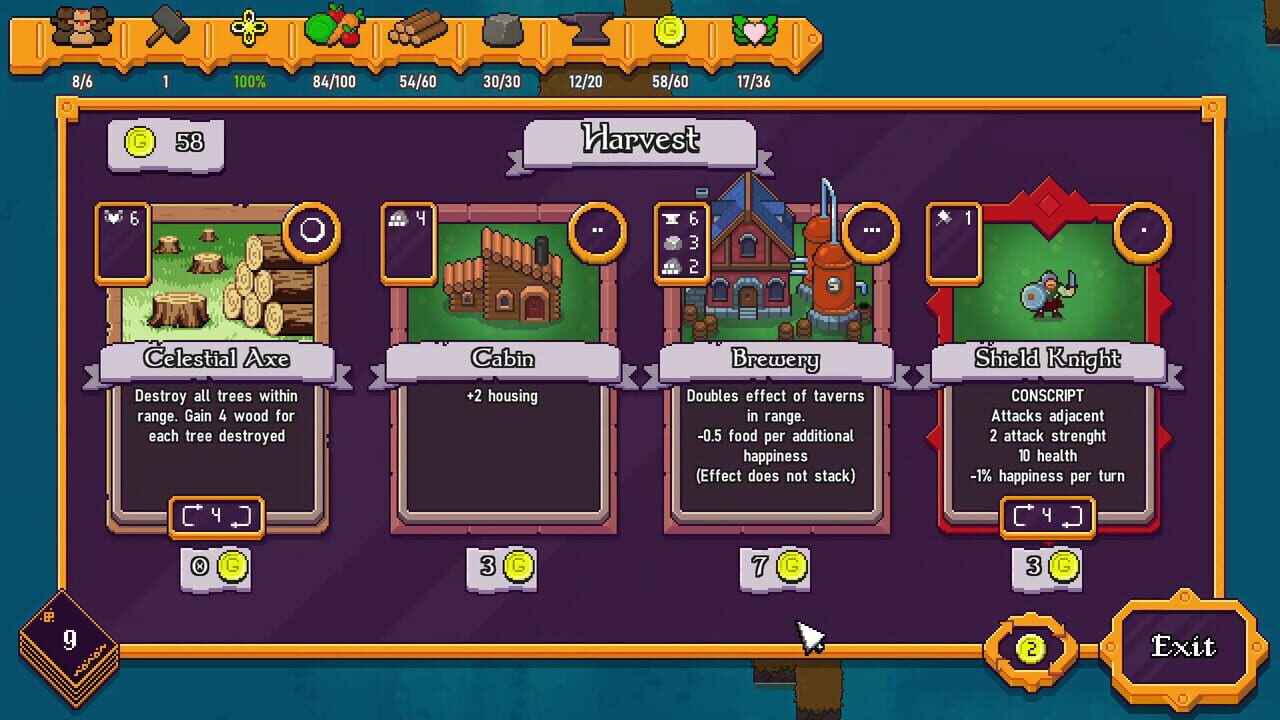Click the rotation icon on the Celestial Axe card
This screenshot has width=1280, height=720.
[215, 518]
